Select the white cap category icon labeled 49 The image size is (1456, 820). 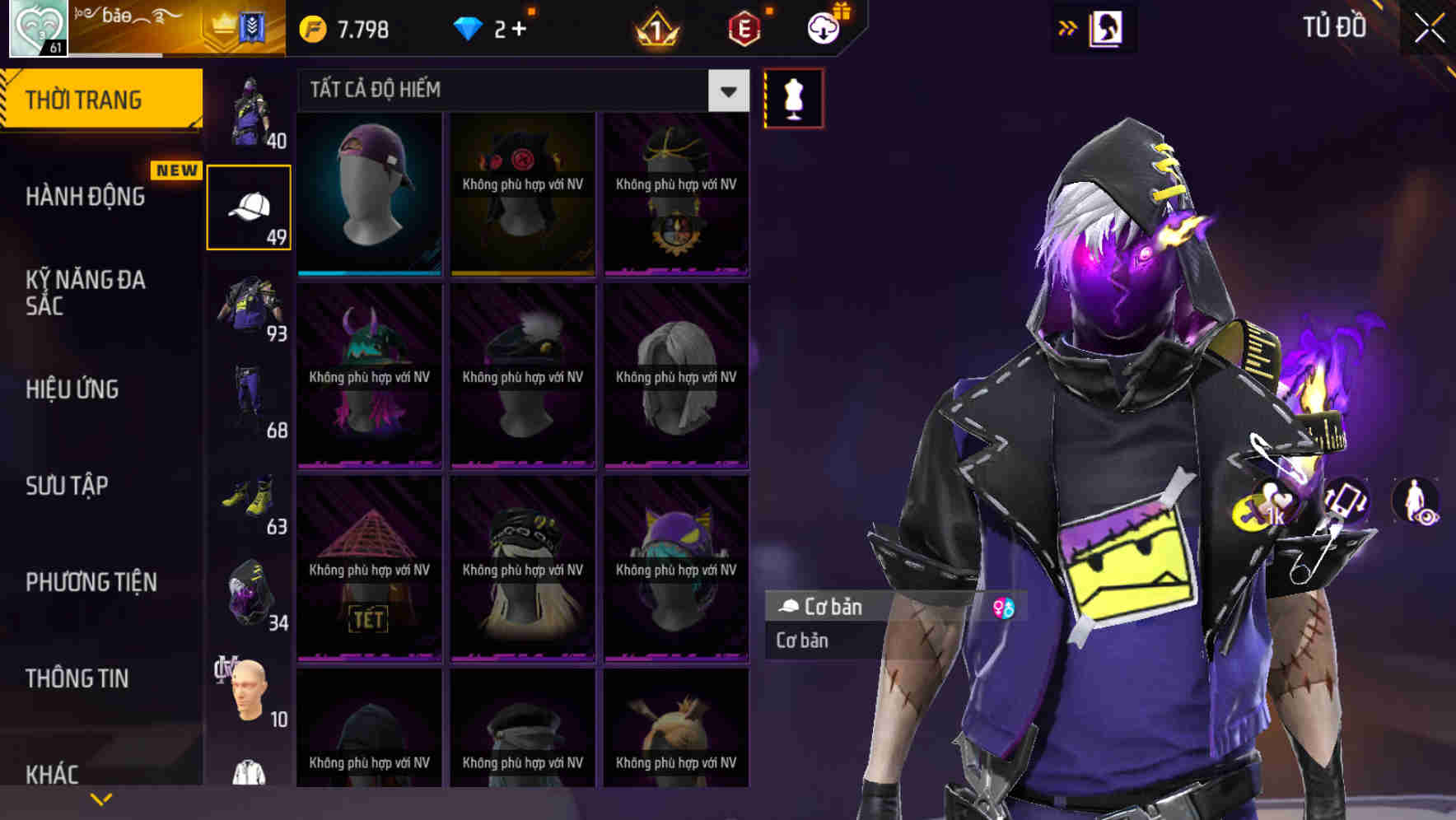click(x=250, y=206)
